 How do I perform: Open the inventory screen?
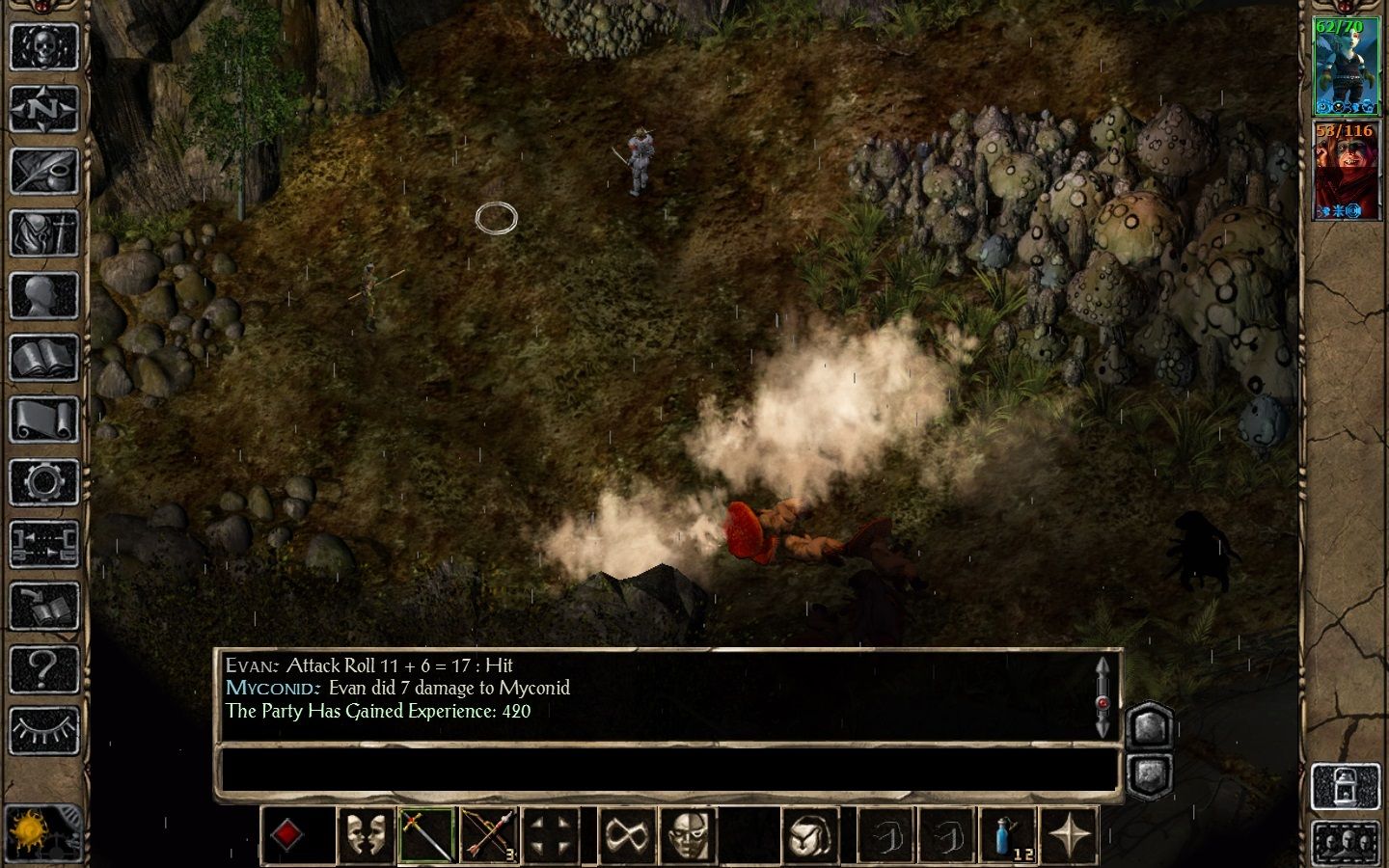tap(43, 233)
